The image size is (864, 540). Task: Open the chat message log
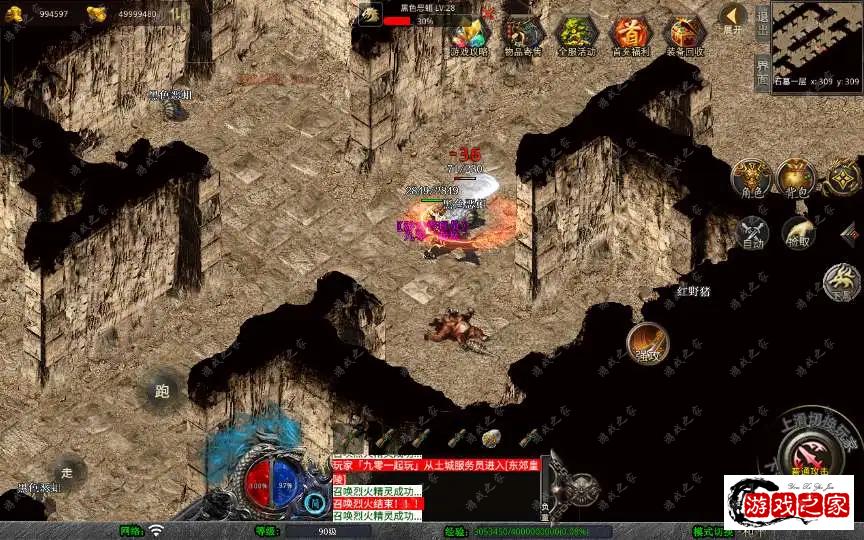tap(377, 488)
